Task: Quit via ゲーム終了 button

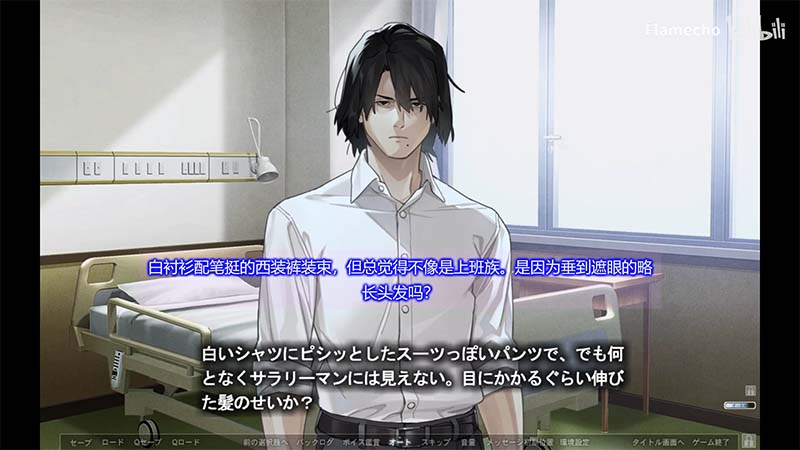Action: point(710,441)
